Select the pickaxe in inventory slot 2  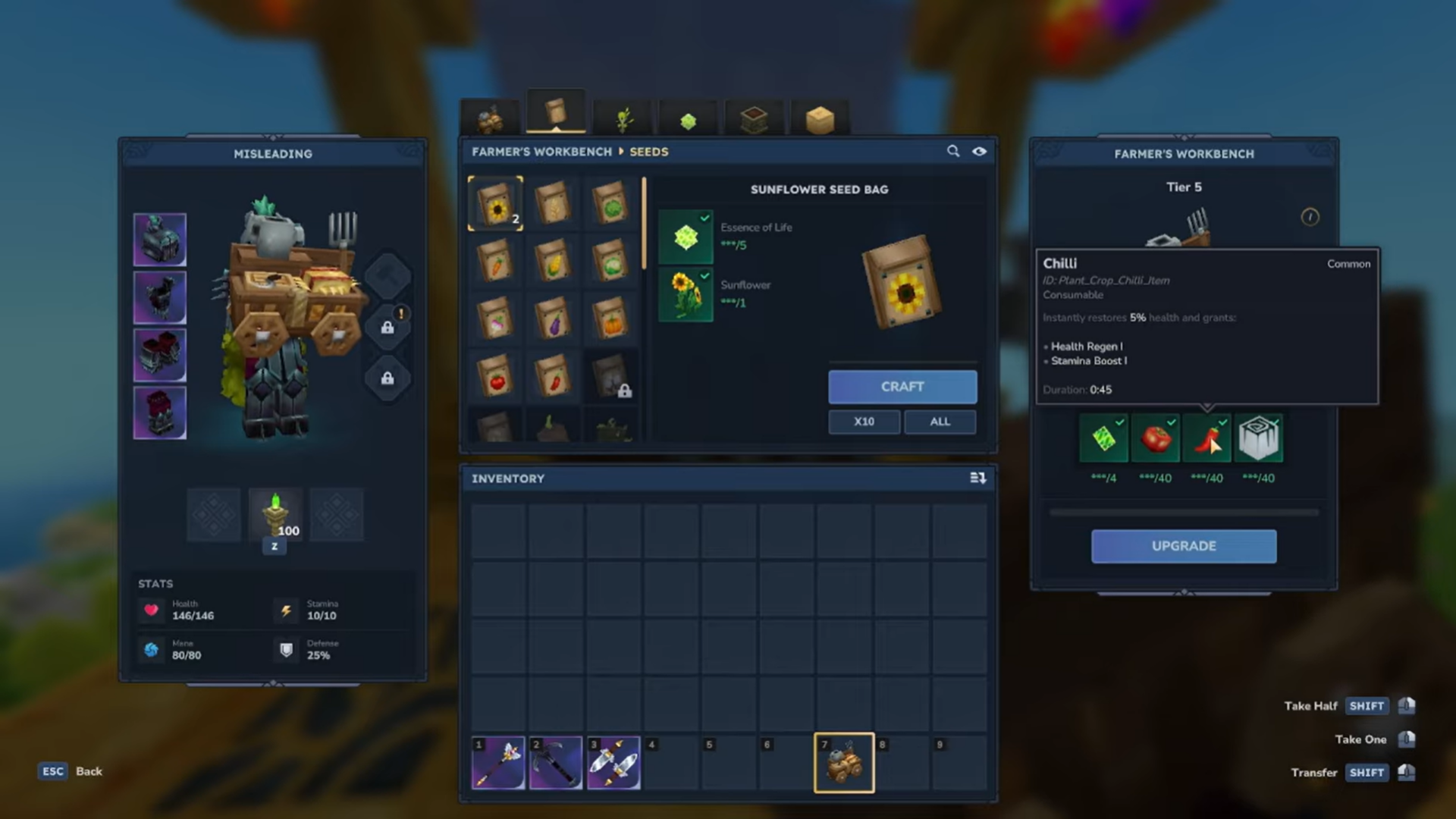tap(556, 762)
